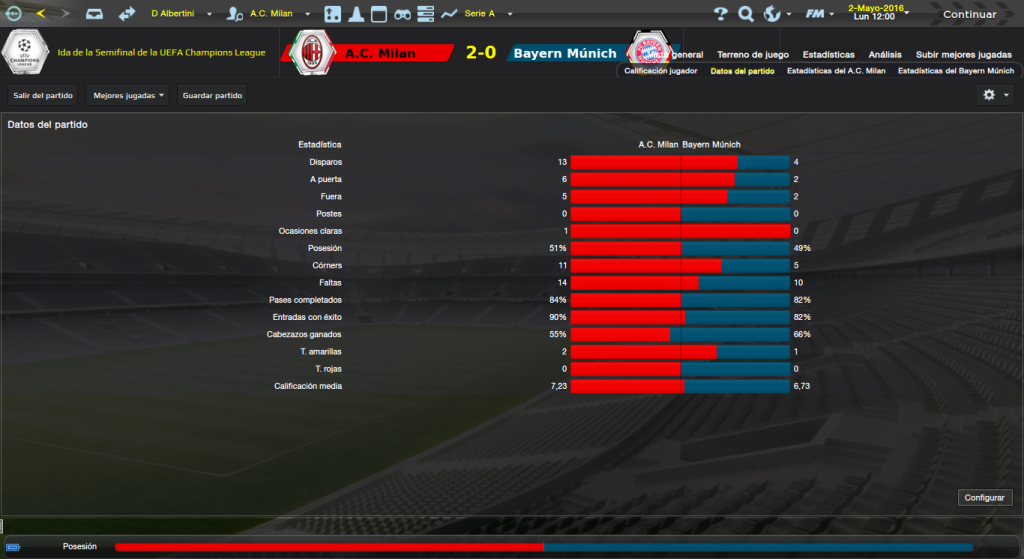Save the match with Guardar partido
Screen dimensions: 1024x559
coord(212,95)
